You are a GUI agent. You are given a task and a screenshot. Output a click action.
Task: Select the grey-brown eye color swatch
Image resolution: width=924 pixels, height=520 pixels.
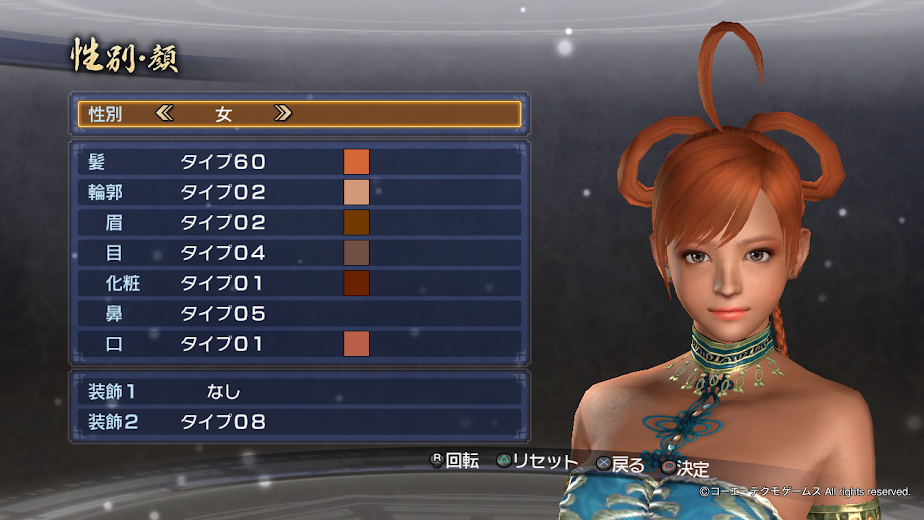point(357,253)
